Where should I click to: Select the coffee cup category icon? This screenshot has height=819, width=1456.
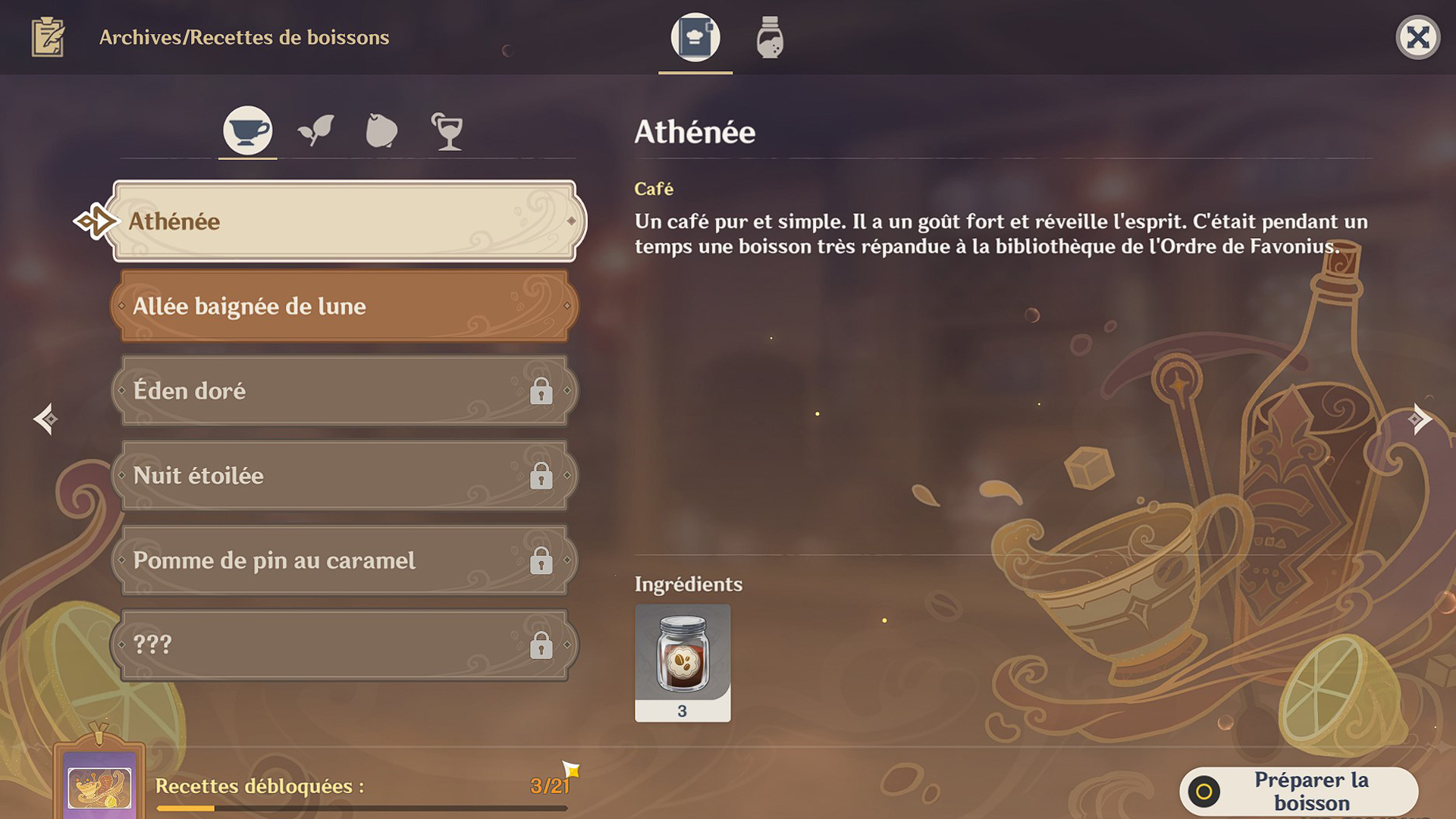247,130
